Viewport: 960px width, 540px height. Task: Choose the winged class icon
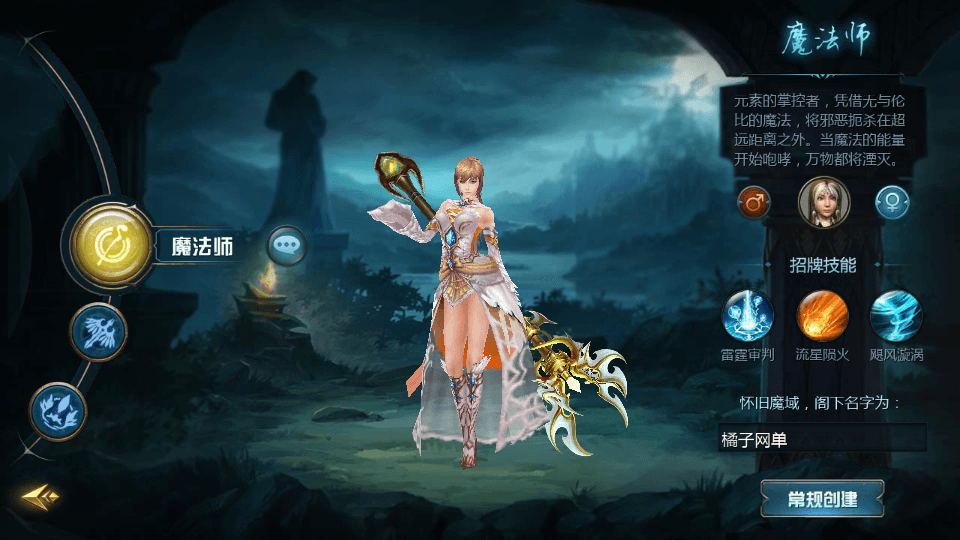pyautogui.click(x=98, y=331)
